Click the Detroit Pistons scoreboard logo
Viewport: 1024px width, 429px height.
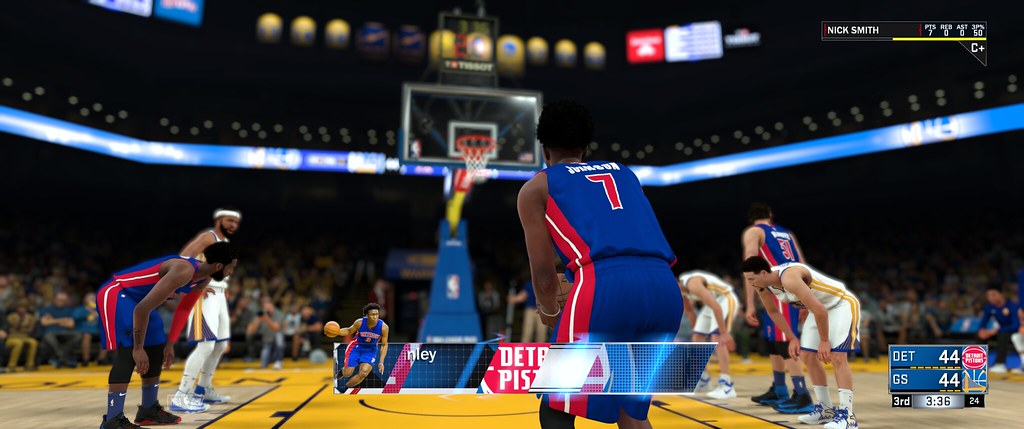pos(973,357)
